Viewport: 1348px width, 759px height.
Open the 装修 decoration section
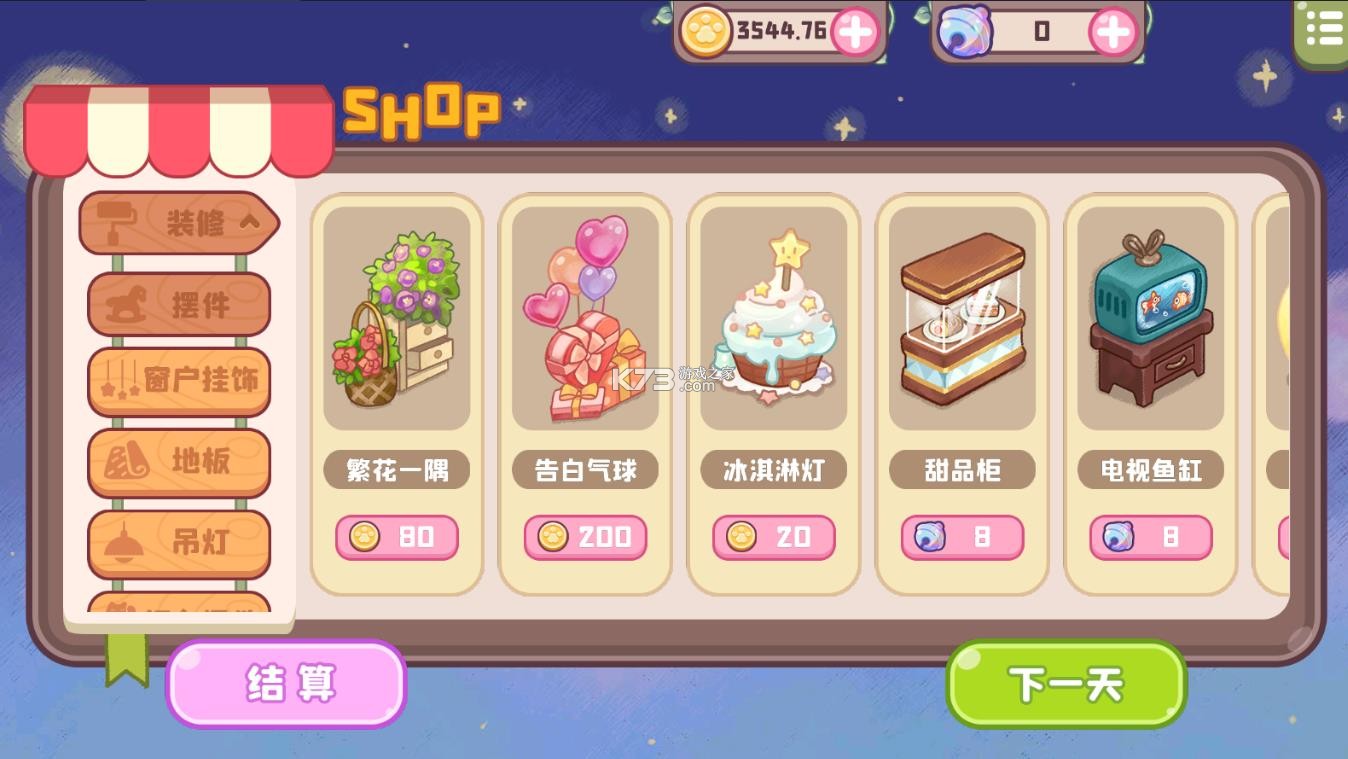(x=178, y=223)
